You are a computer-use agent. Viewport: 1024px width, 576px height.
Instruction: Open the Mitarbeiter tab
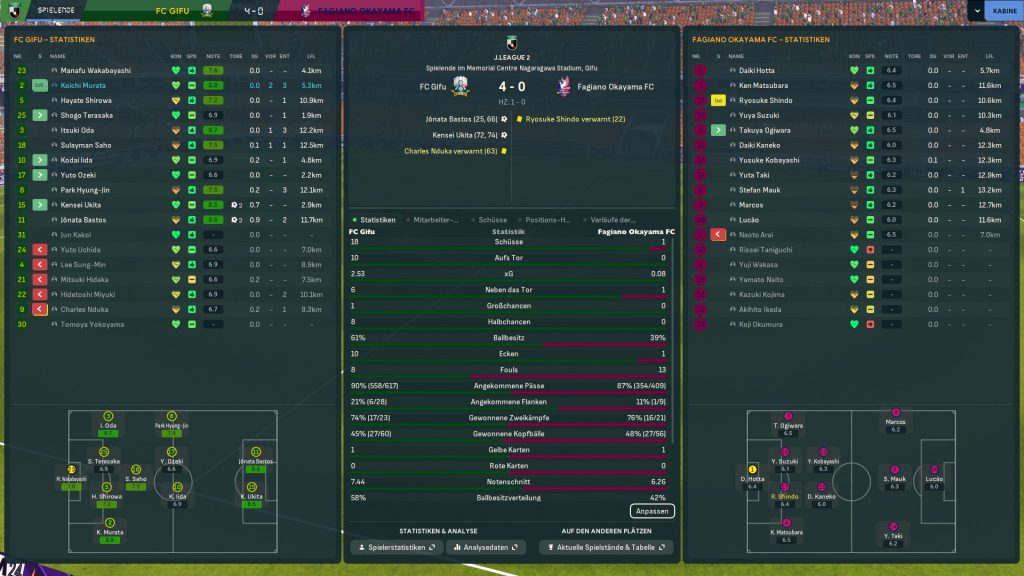coord(436,220)
